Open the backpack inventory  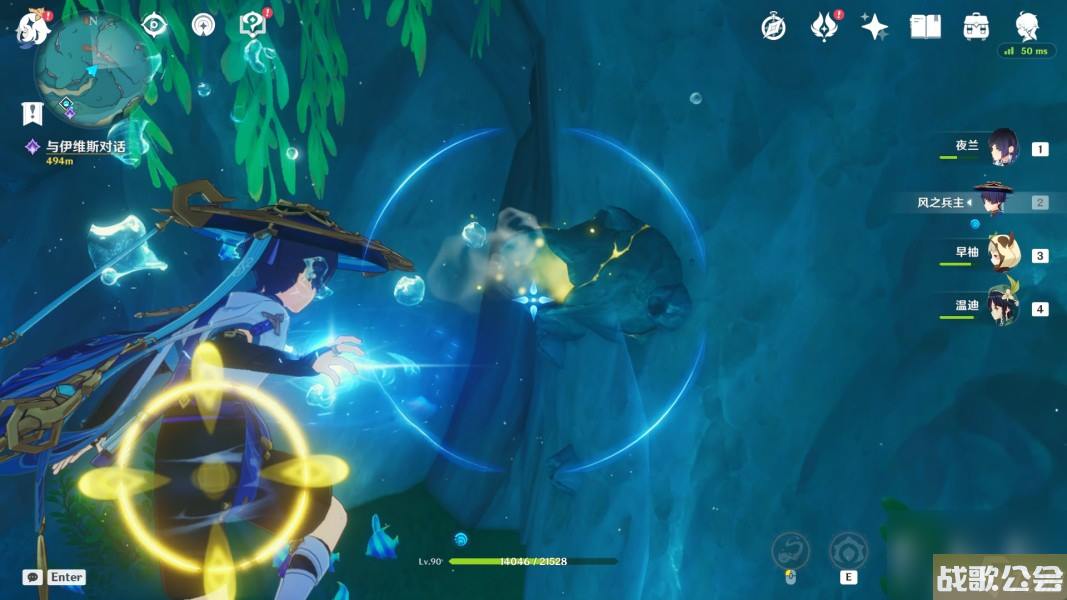(x=976, y=27)
